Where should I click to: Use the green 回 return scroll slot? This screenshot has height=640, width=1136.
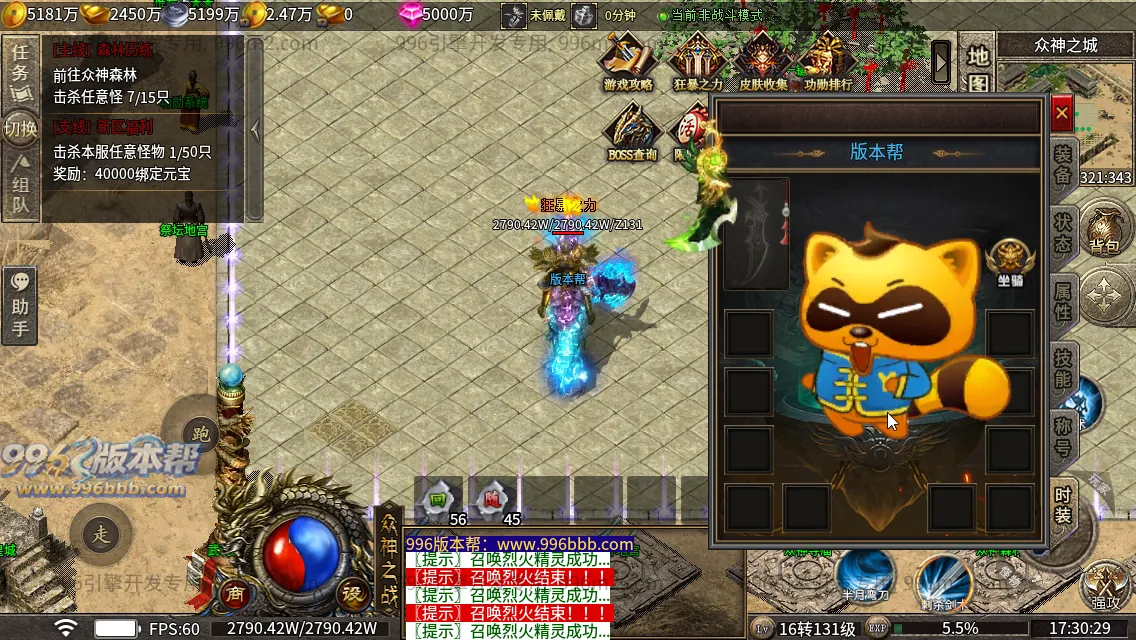[438, 498]
